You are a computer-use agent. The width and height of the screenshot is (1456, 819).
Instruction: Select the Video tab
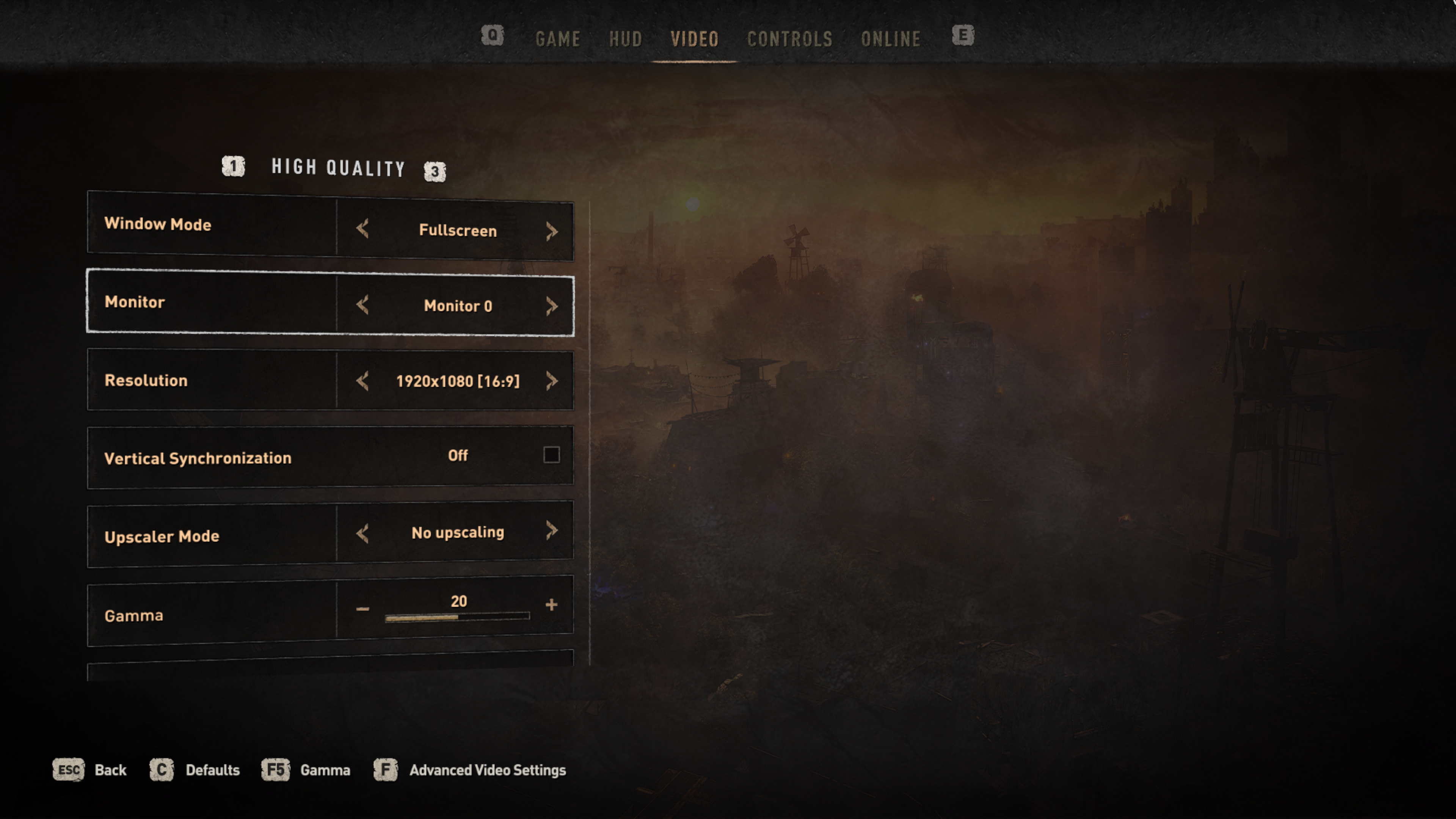point(694,39)
